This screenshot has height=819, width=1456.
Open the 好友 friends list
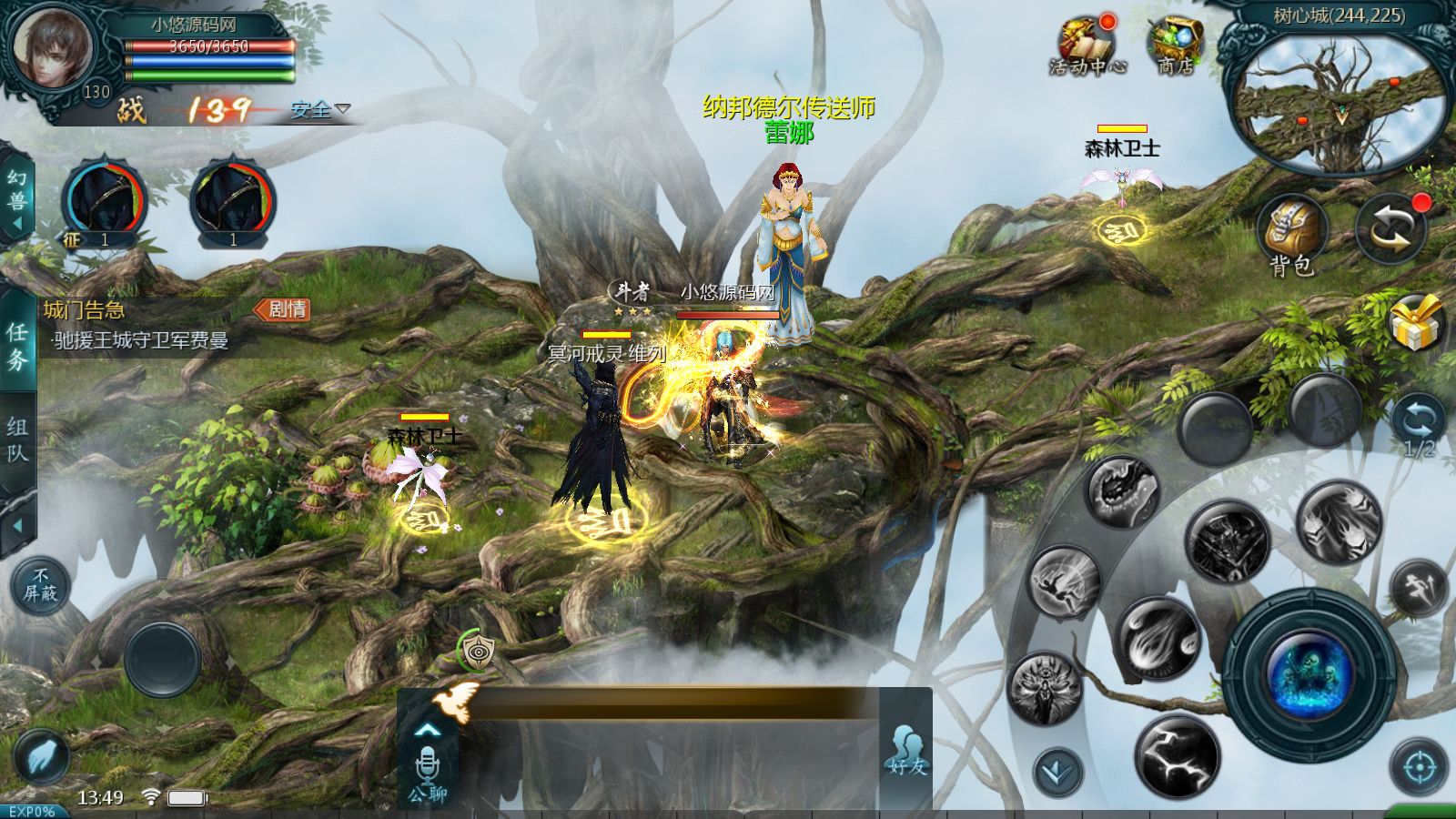pos(906,752)
